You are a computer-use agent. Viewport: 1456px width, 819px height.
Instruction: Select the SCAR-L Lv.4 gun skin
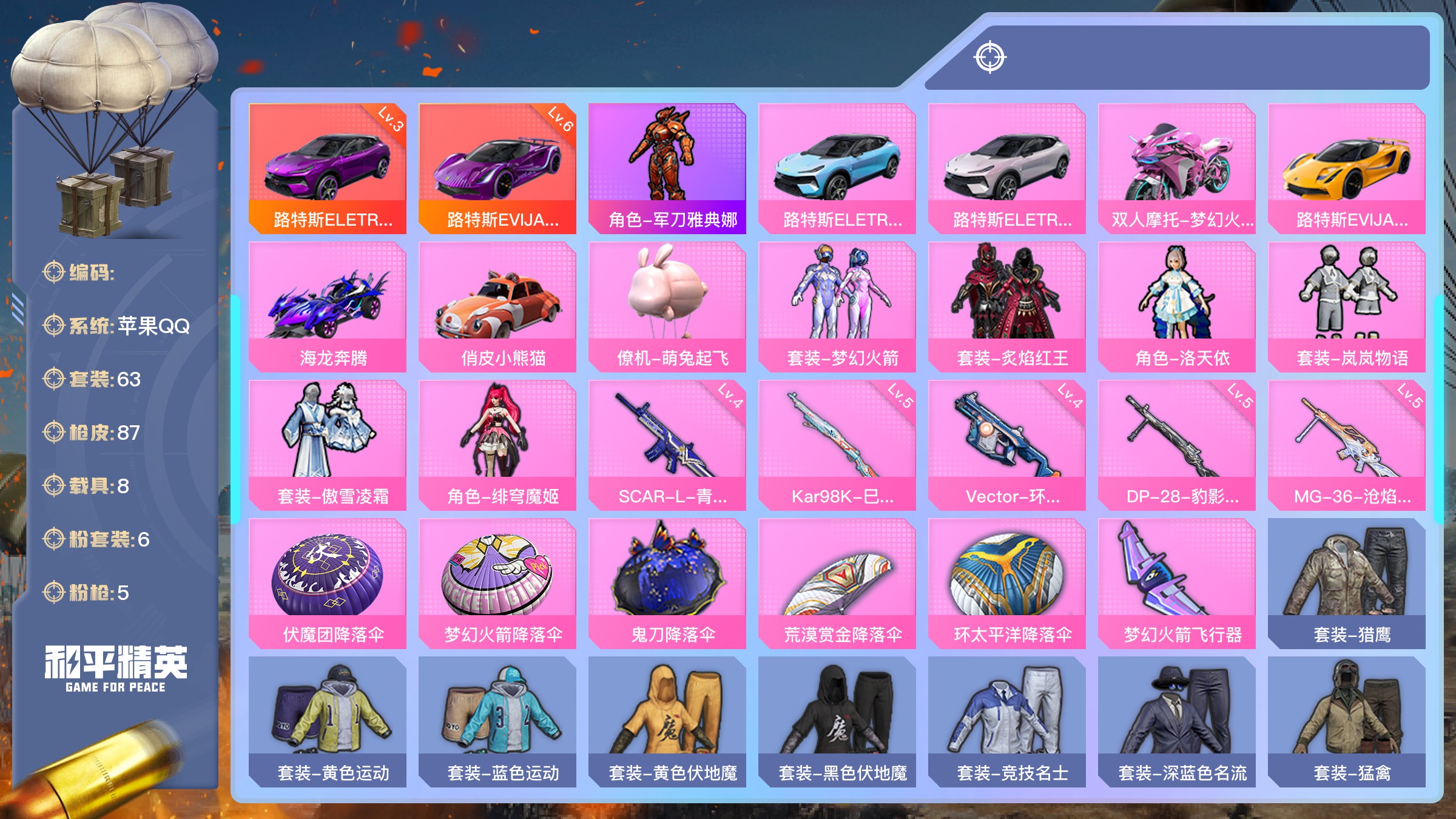(667, 445)
